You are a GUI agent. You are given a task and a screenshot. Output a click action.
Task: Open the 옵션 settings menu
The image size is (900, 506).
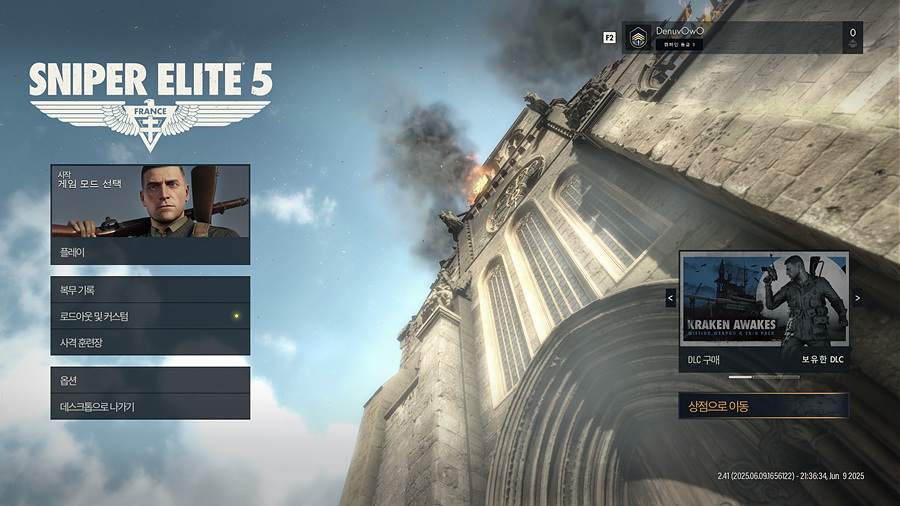(x=150, y=380)
